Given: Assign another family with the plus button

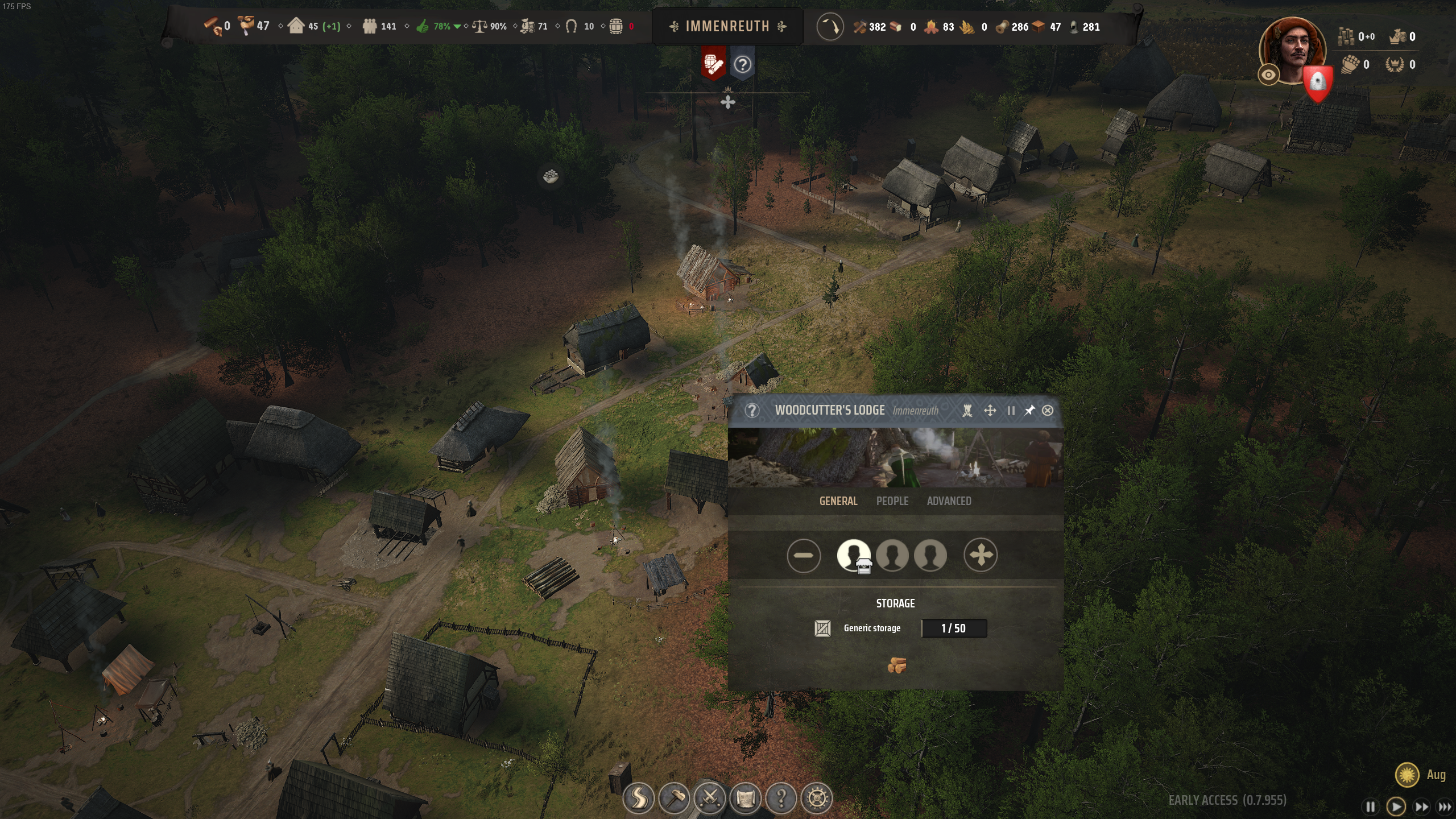Looking at the screenshot, I should click(x=981, y=555).
